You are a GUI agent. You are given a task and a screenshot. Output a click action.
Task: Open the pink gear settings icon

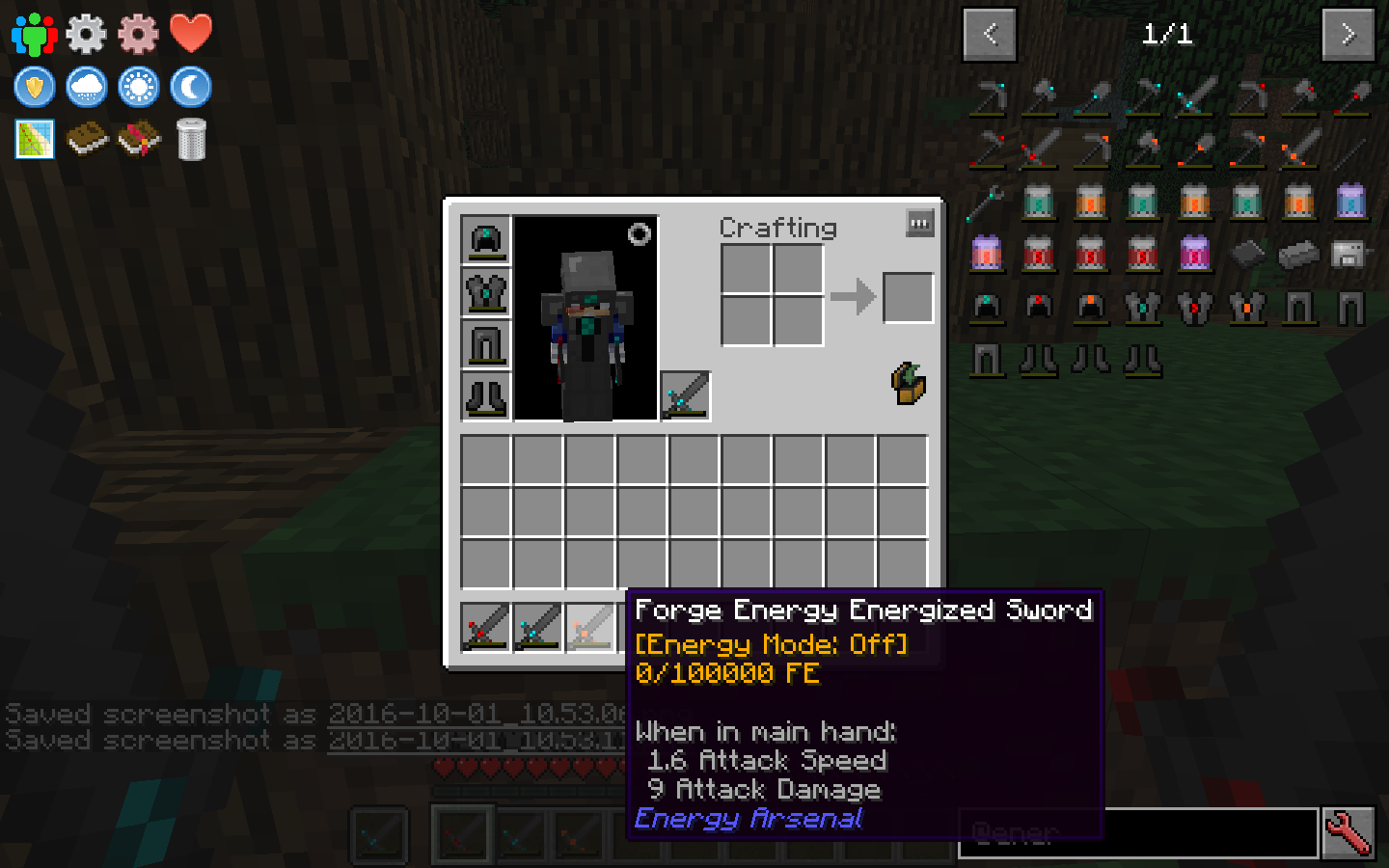point(138,32)
